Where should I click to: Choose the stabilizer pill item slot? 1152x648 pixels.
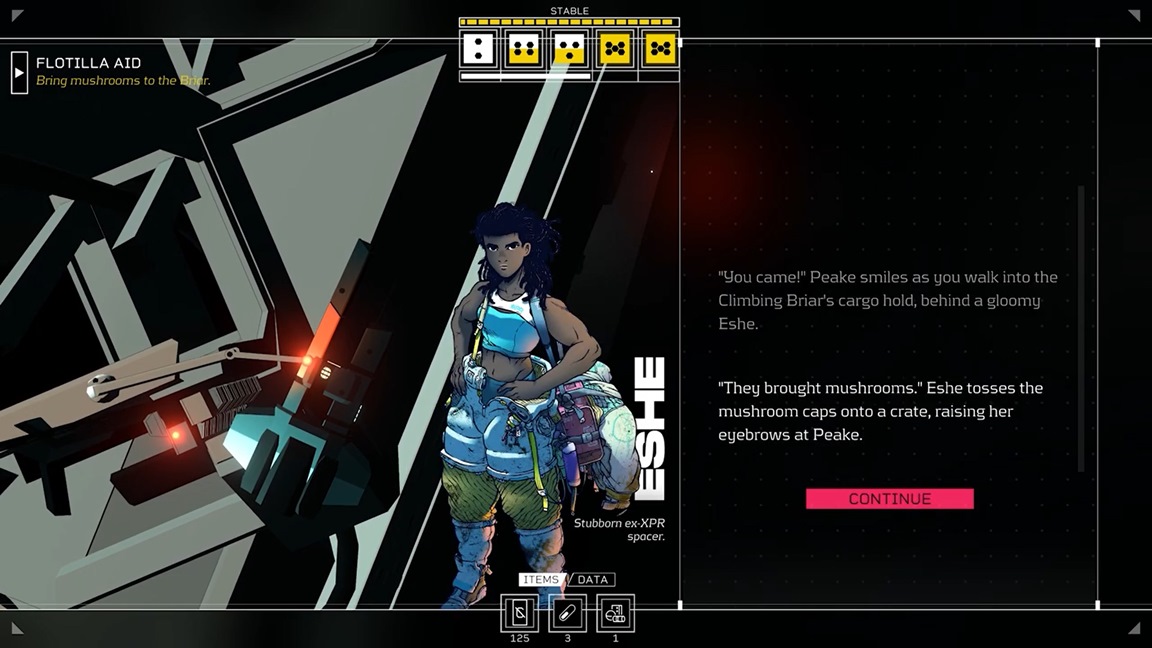point(567,613)
